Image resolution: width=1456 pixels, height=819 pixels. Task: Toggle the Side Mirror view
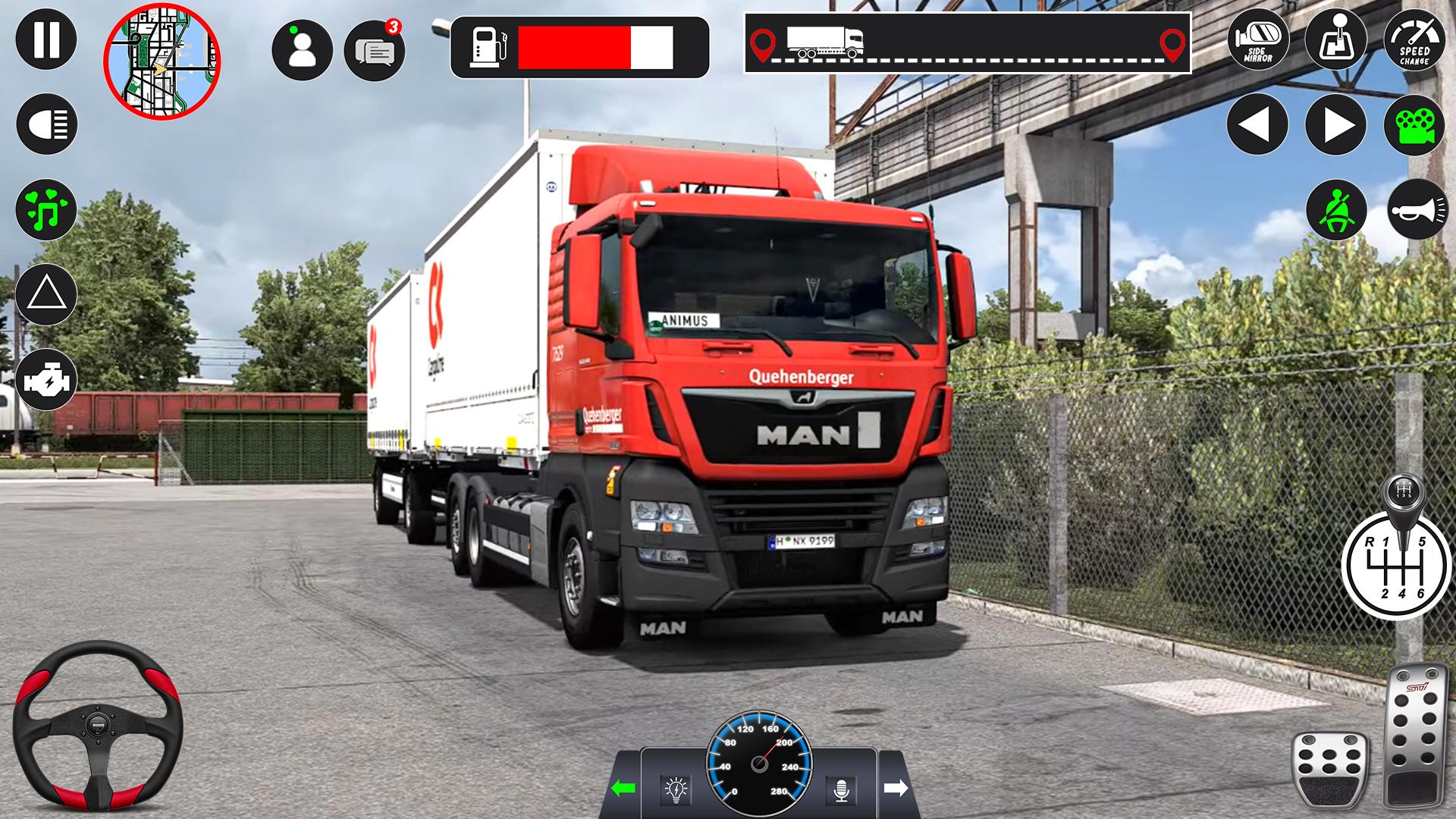coord(1257,39)
